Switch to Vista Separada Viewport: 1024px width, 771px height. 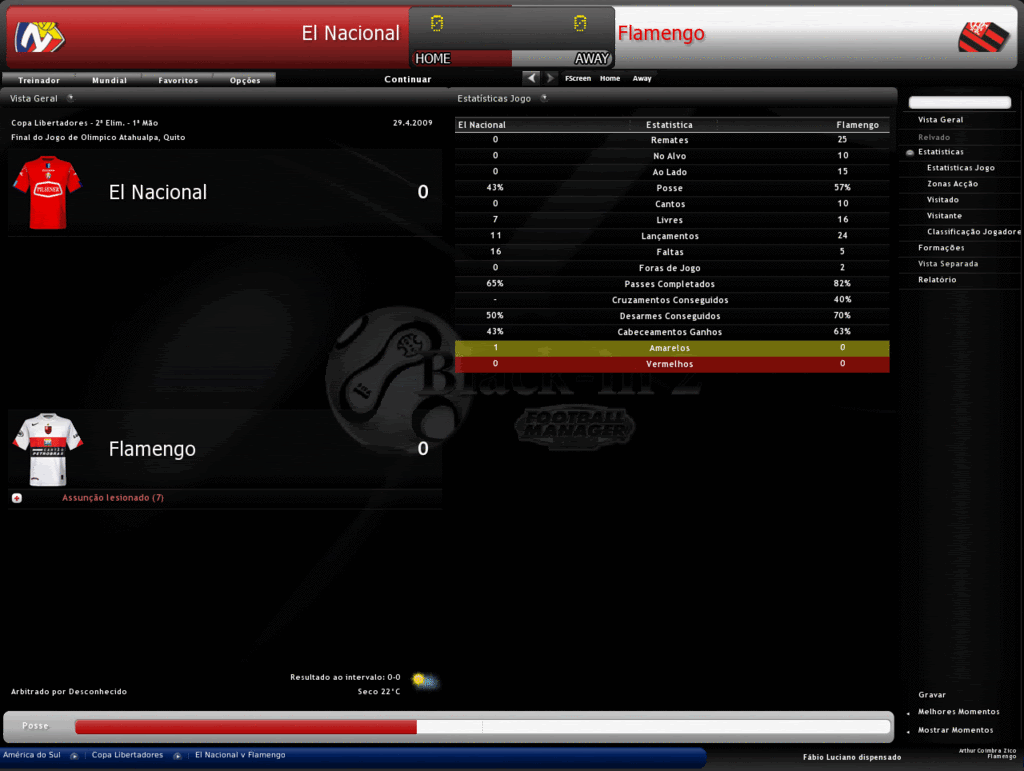[948, 264]
